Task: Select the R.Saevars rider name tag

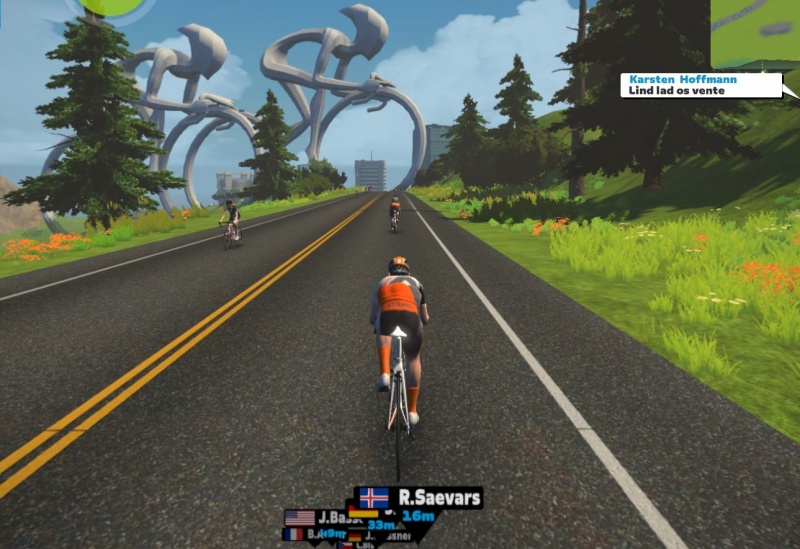Action: click(419, 497)
